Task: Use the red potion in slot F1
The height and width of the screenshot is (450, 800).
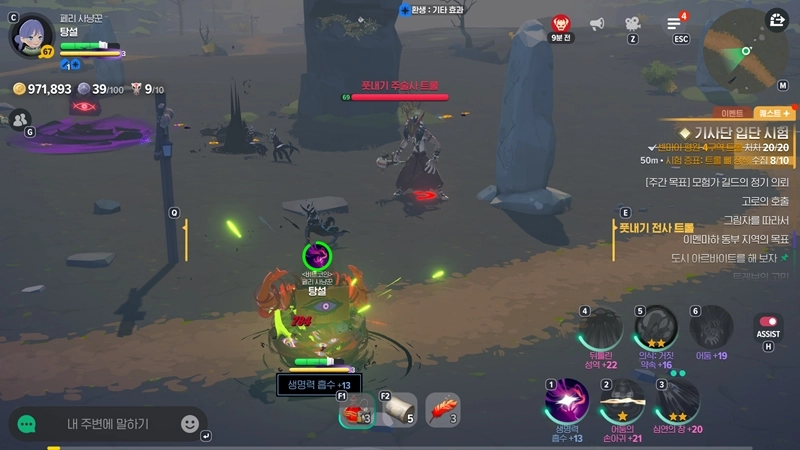Action: click(356, 410)
